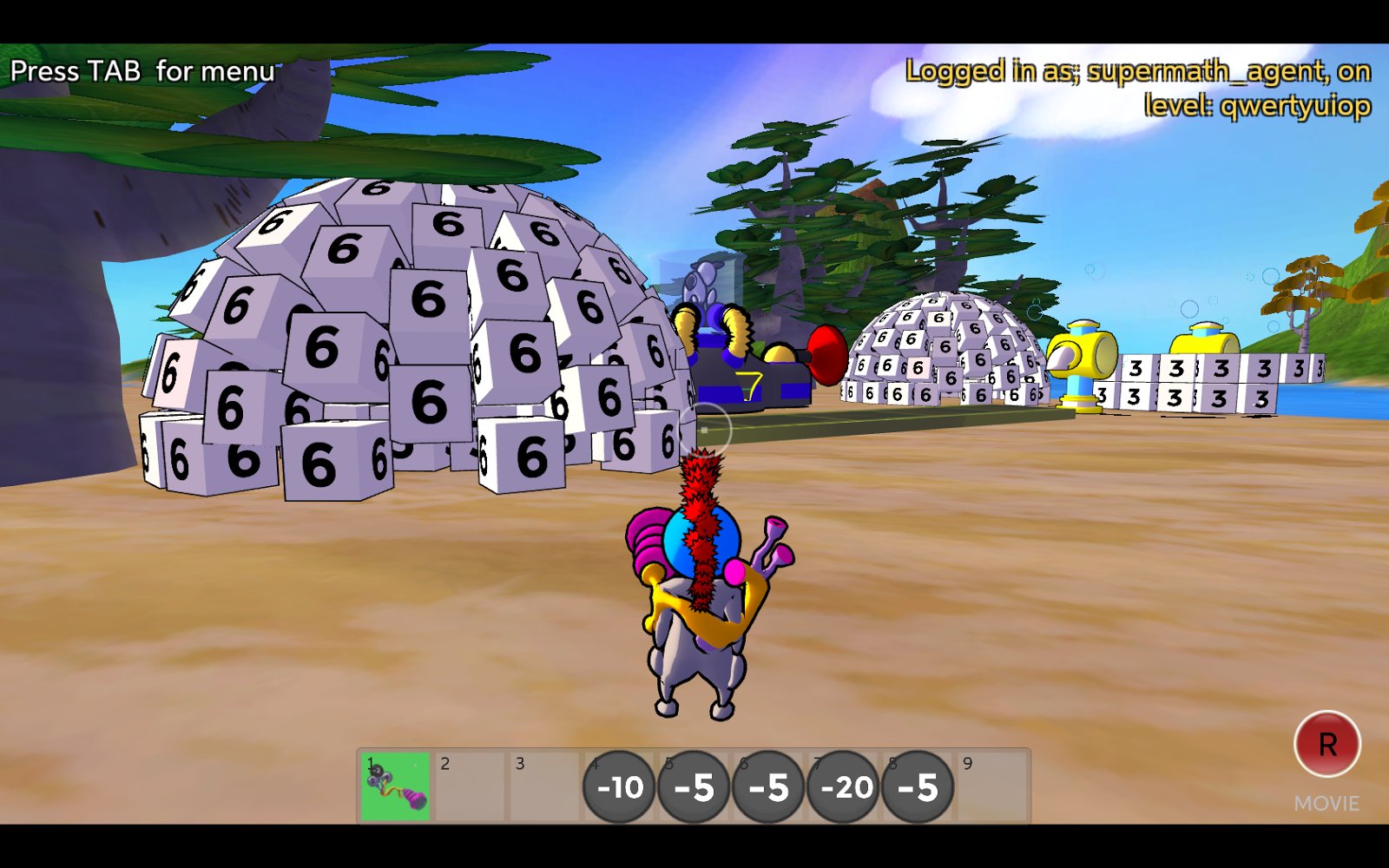Select the purple tool in hotbar slot 1
The height and width of the screenshot is (868, 1389).
coord(394,786)
